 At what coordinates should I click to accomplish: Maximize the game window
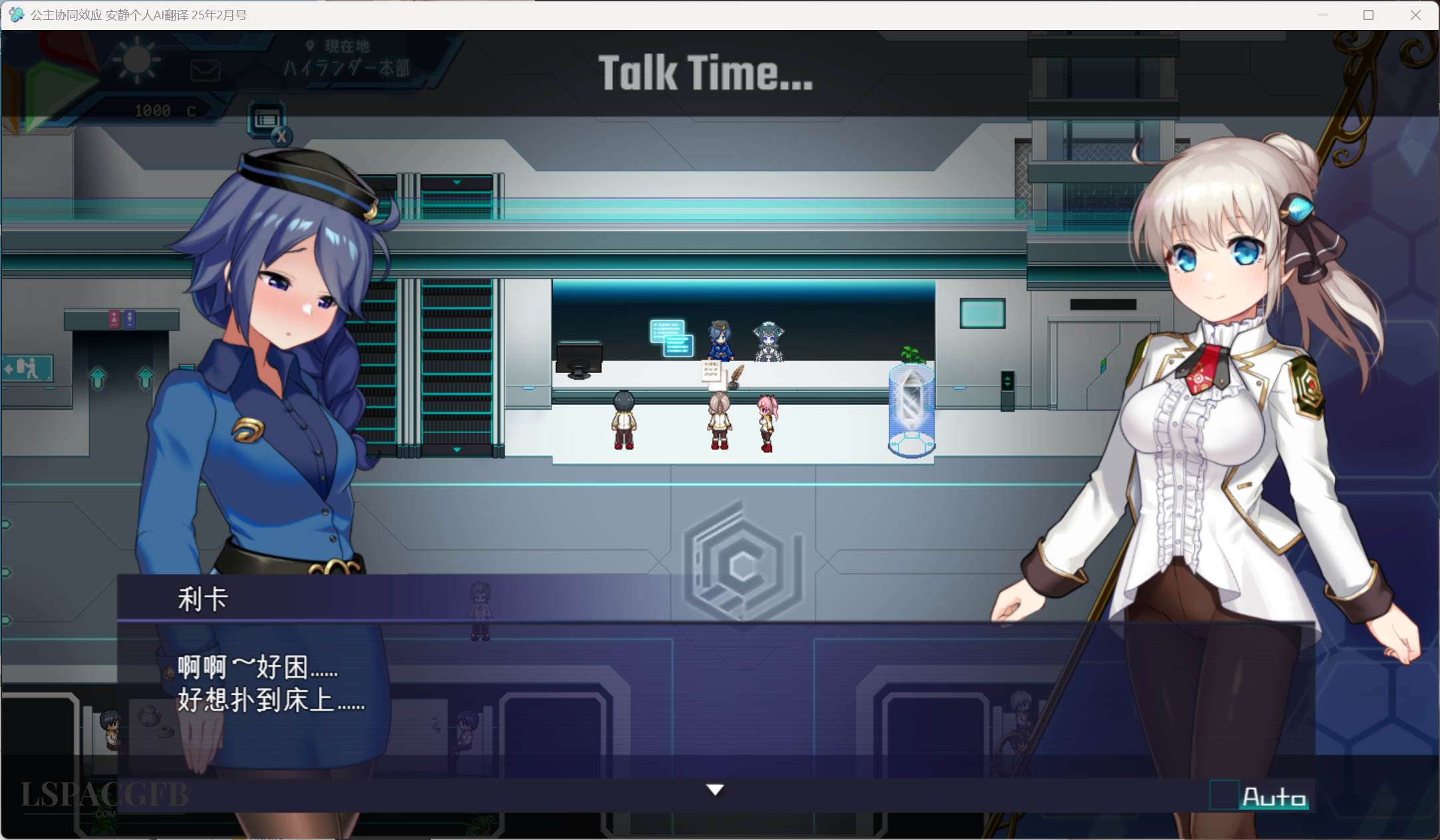coord(1368,15)
